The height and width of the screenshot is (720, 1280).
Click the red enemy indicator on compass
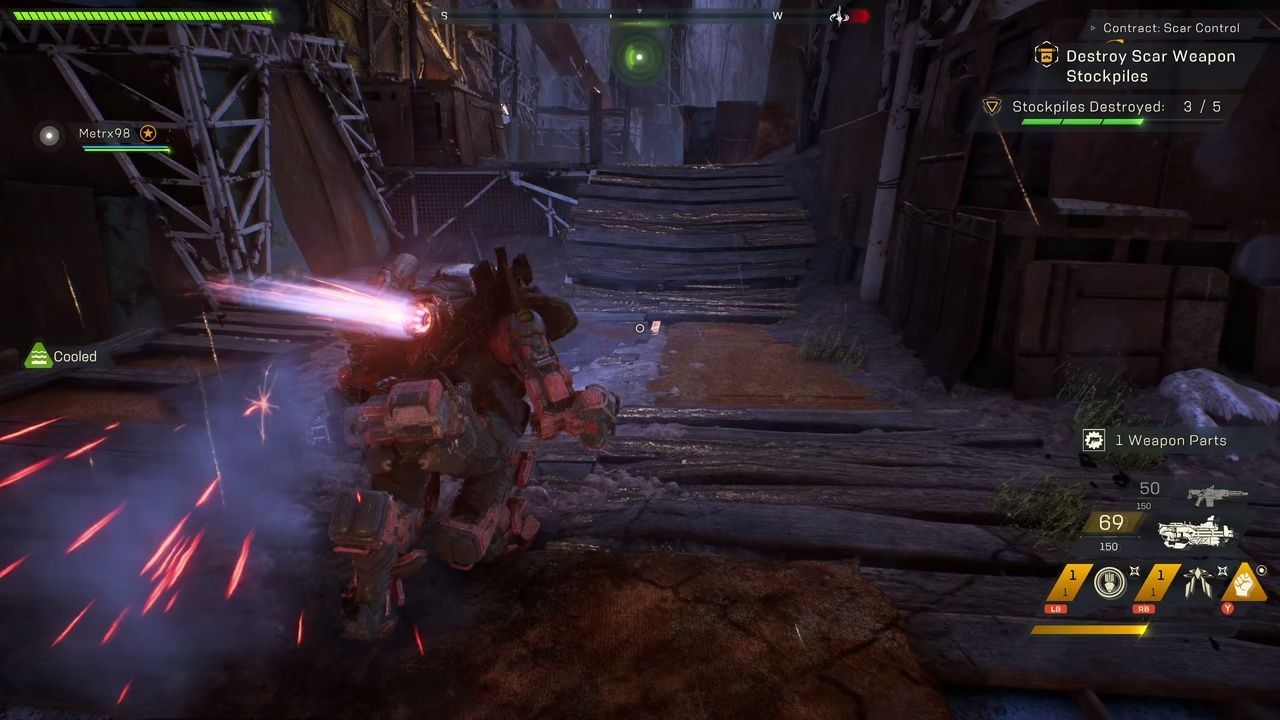point(858,16)
